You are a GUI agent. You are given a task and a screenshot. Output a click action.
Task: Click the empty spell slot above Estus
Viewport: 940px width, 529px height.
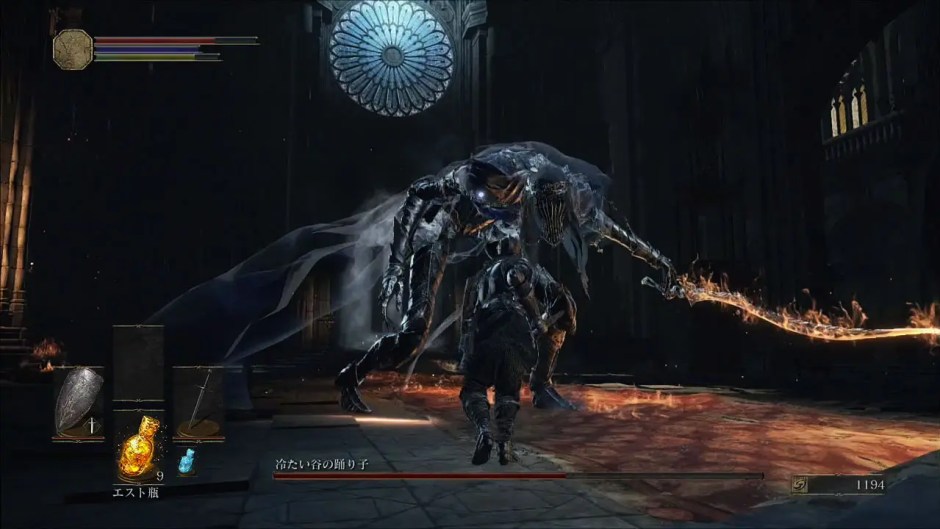138,365
